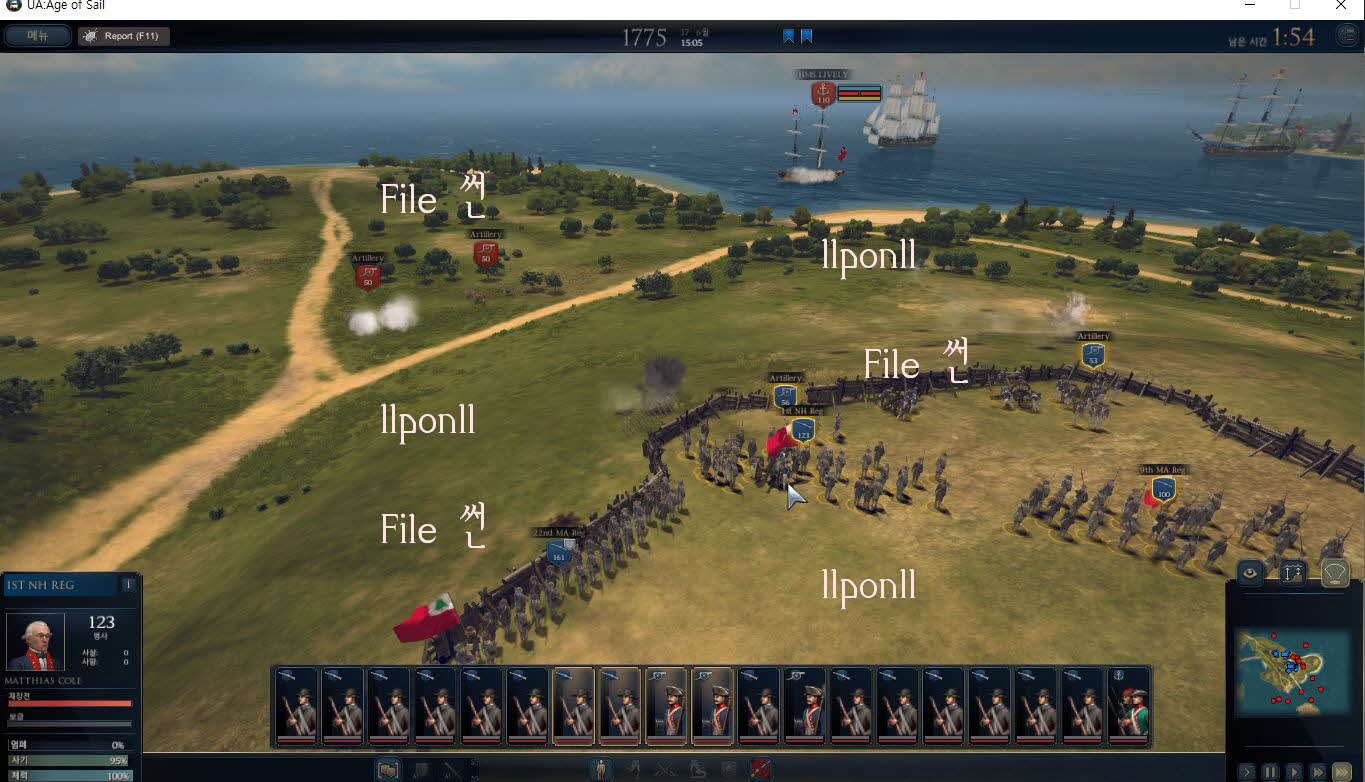Open the round menu icon beside the timer

click(x=1347, y=36)
